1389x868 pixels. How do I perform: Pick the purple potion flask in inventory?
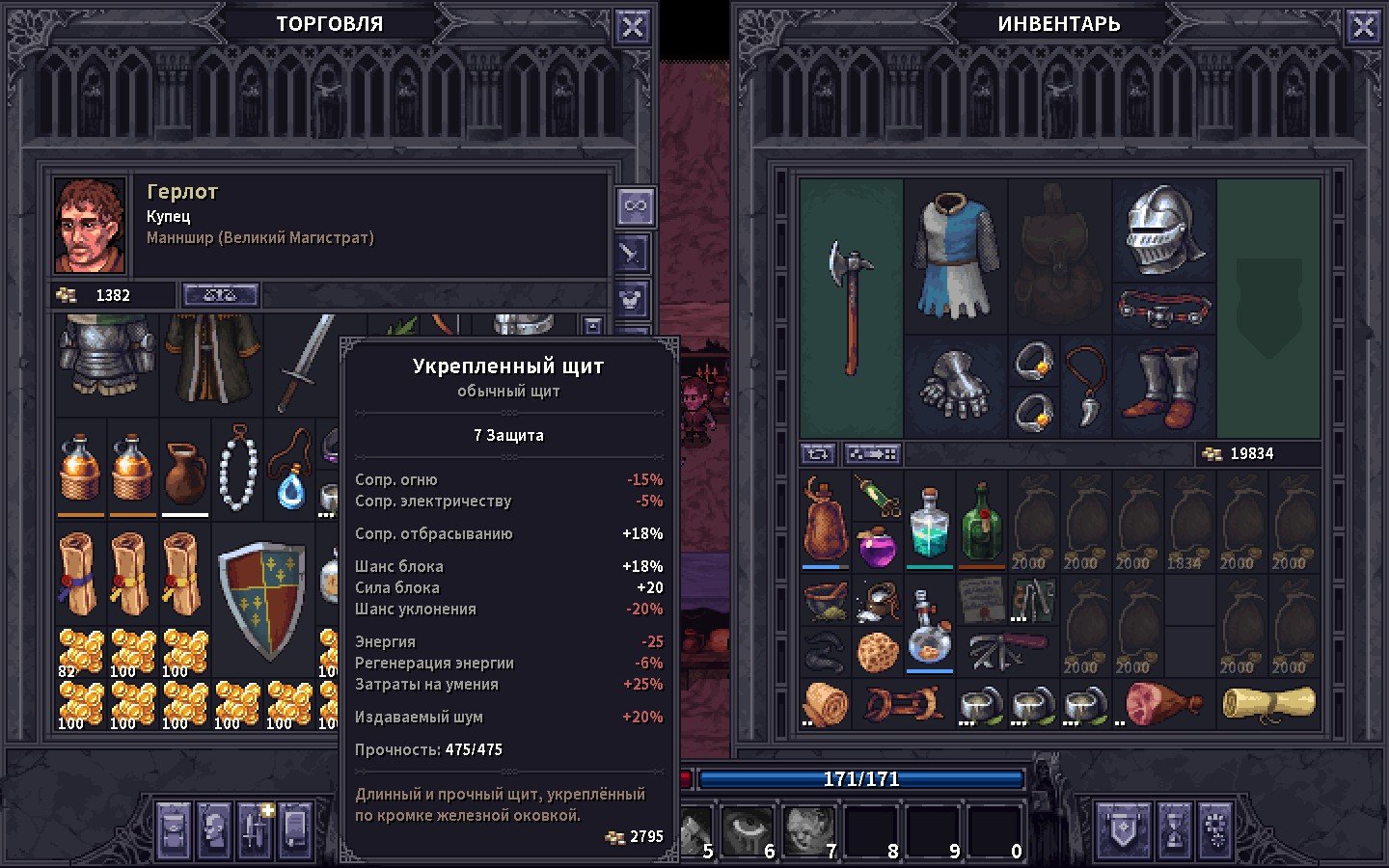(877, 547)
